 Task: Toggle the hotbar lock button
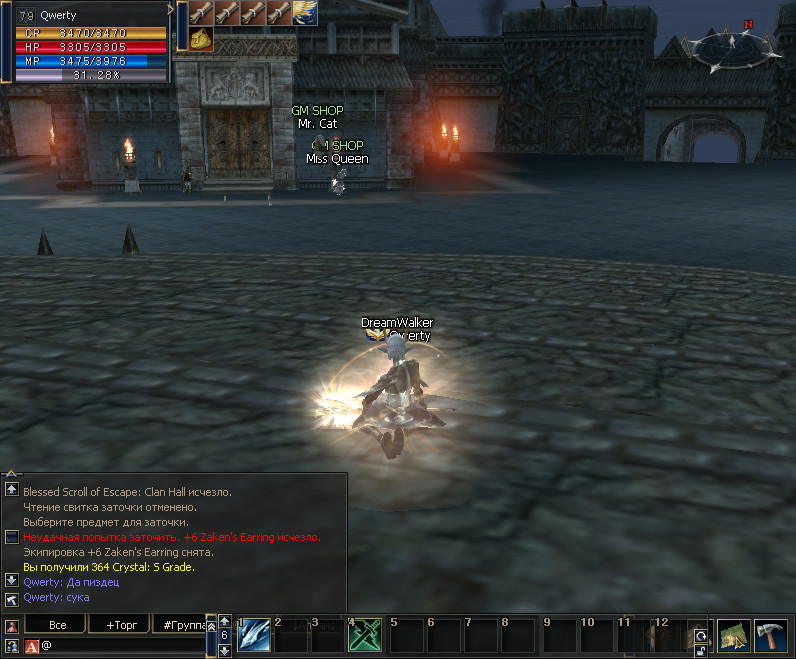point(701,650)
